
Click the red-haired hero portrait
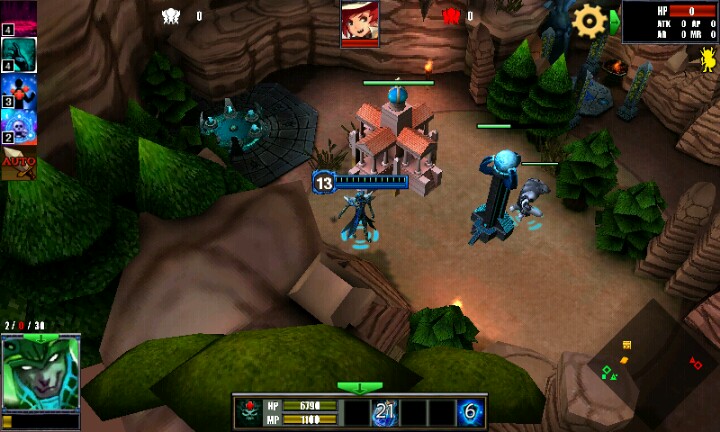359,20
